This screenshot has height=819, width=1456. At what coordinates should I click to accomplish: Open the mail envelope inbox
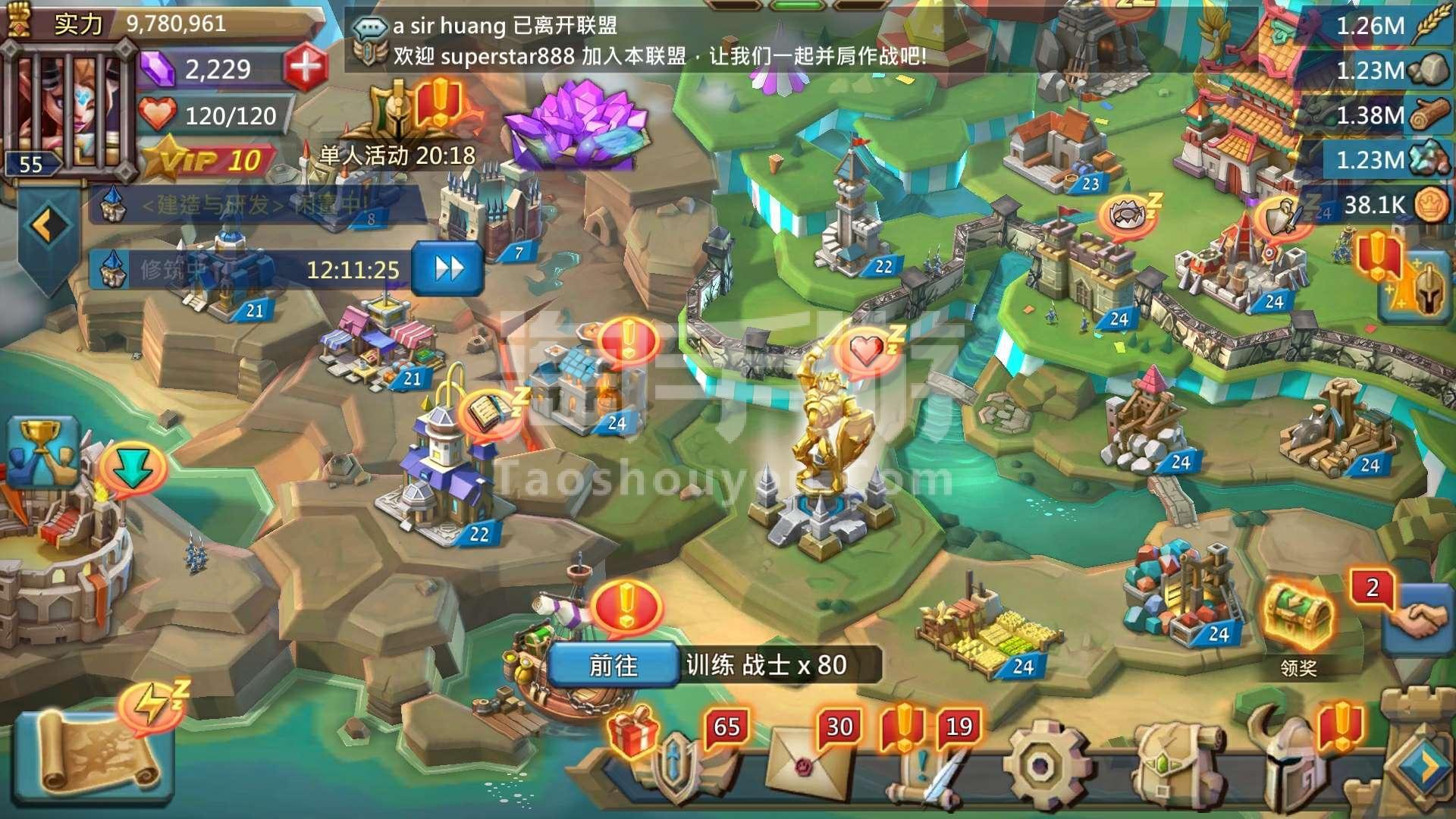[x=804, y=766]
